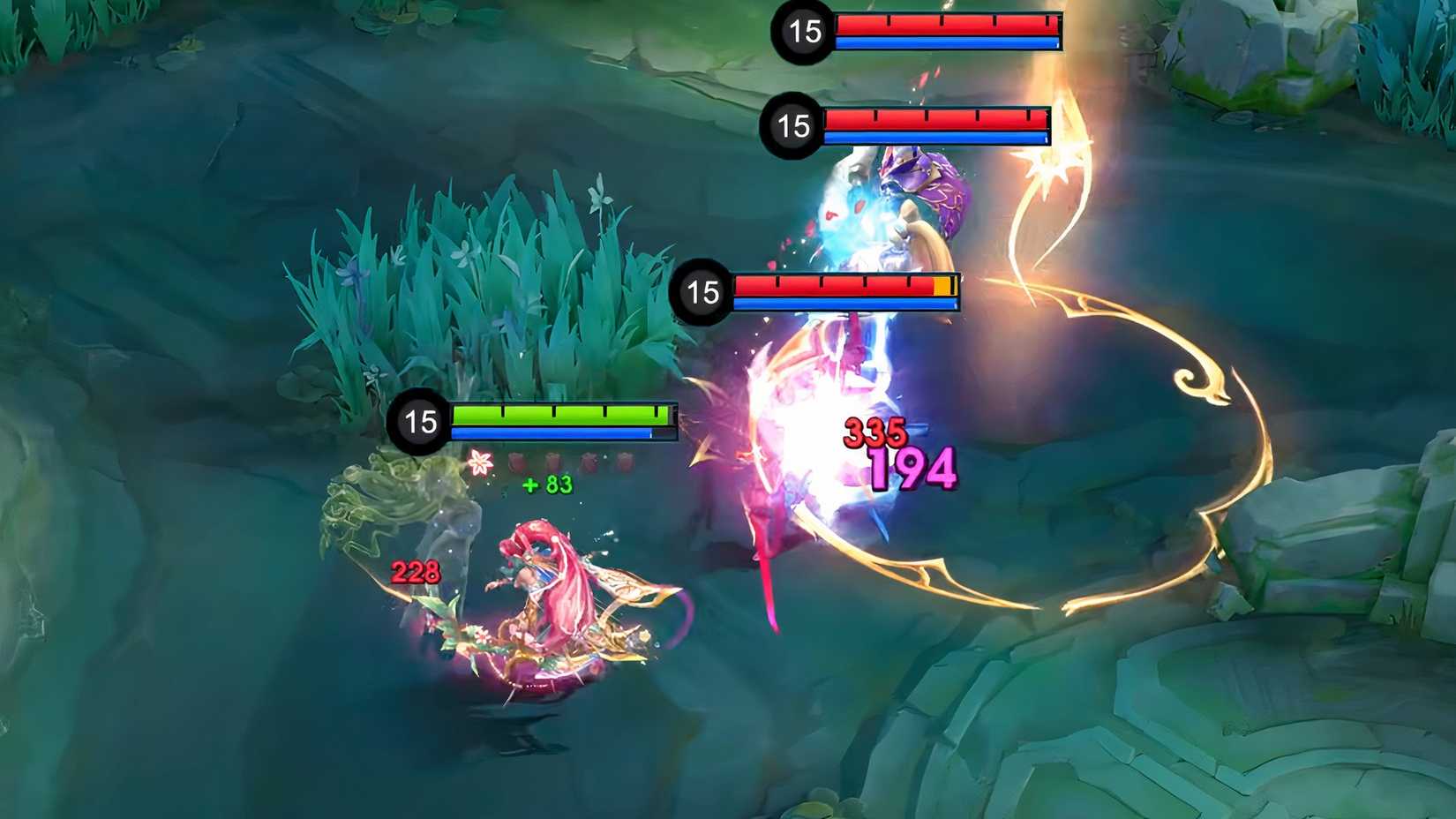The height and width of the screenshot is (819, 1456).
Task: Click the red 228 damage number
Action: [x=414, y=572]
